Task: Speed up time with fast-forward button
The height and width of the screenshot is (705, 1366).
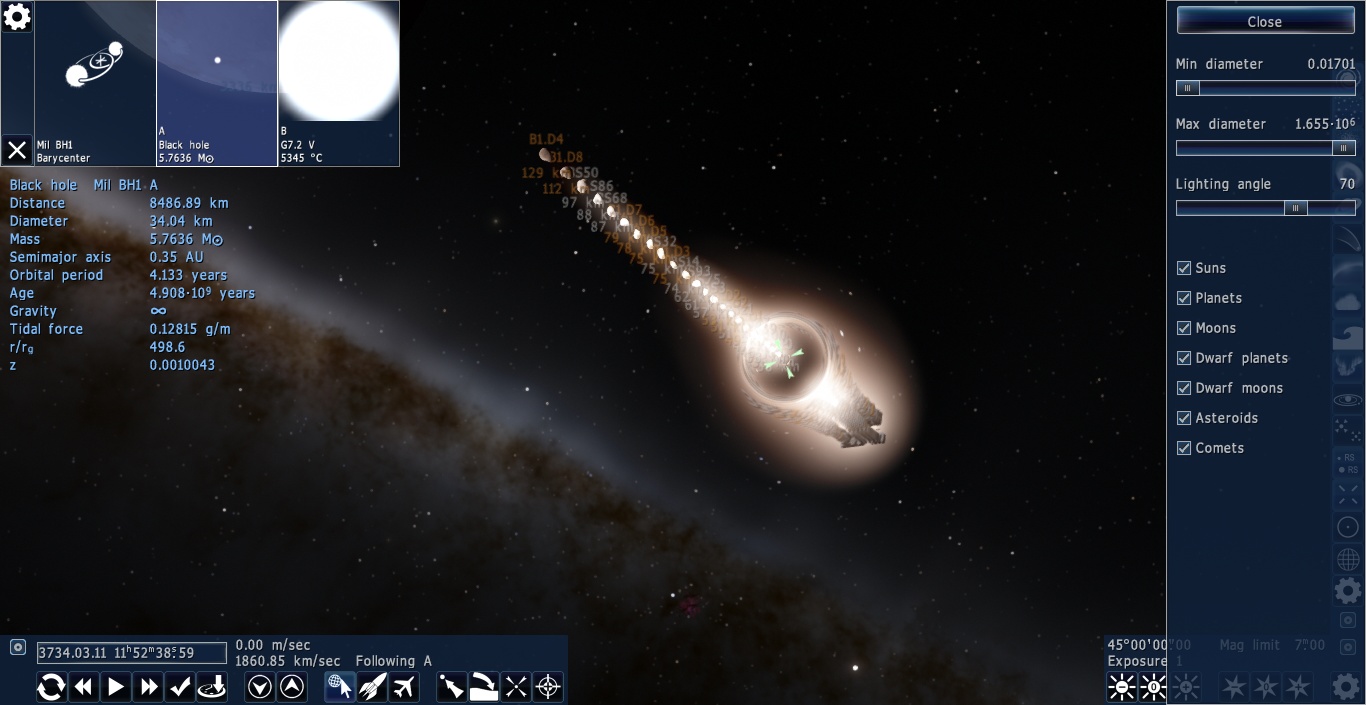Action: (x=149, y=687)
